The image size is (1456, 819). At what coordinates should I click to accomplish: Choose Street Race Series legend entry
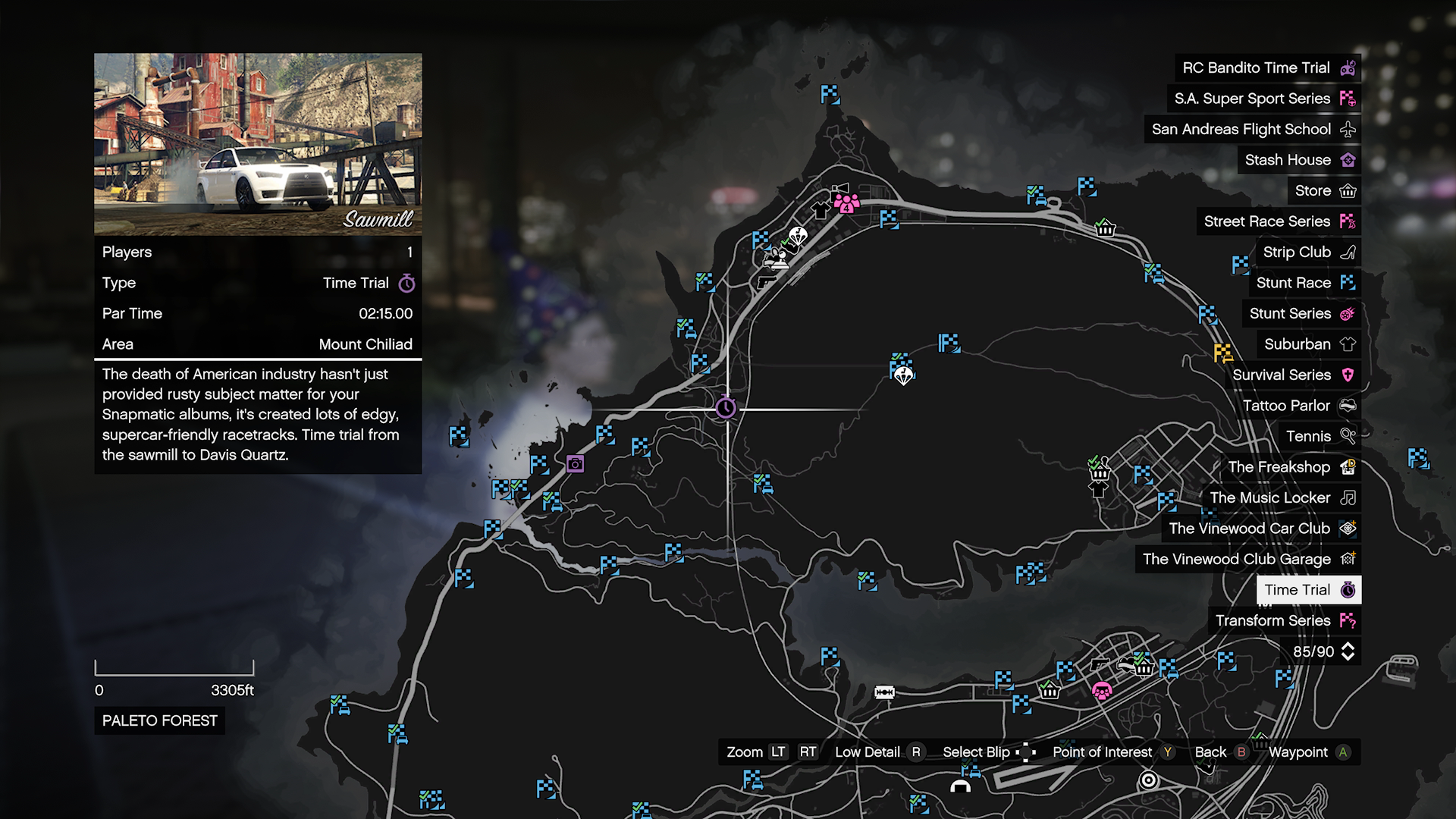(x=1279, y=221)
